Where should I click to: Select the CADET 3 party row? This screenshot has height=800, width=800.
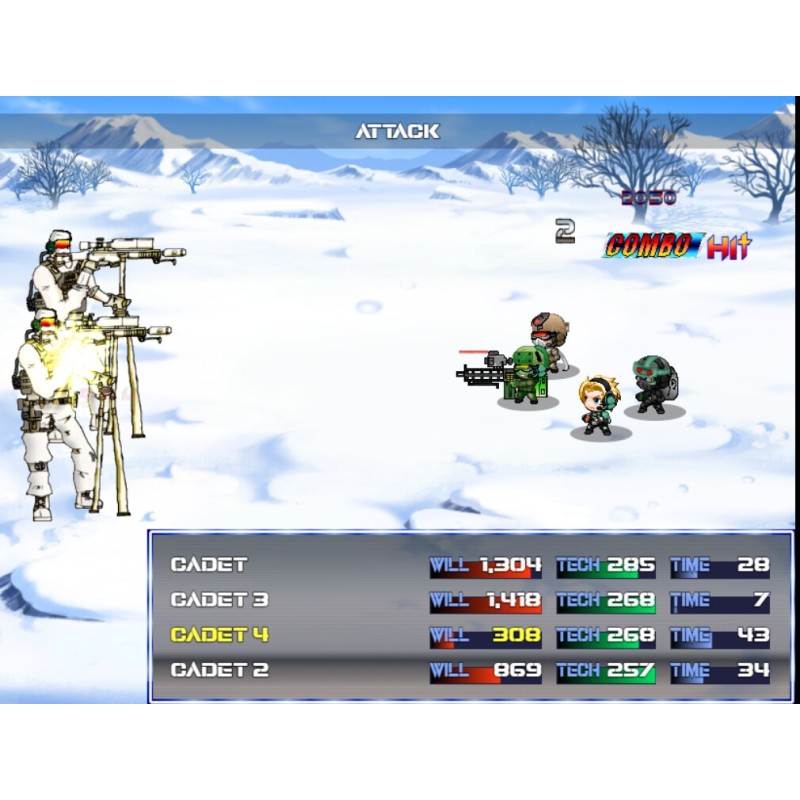point(219,600)
